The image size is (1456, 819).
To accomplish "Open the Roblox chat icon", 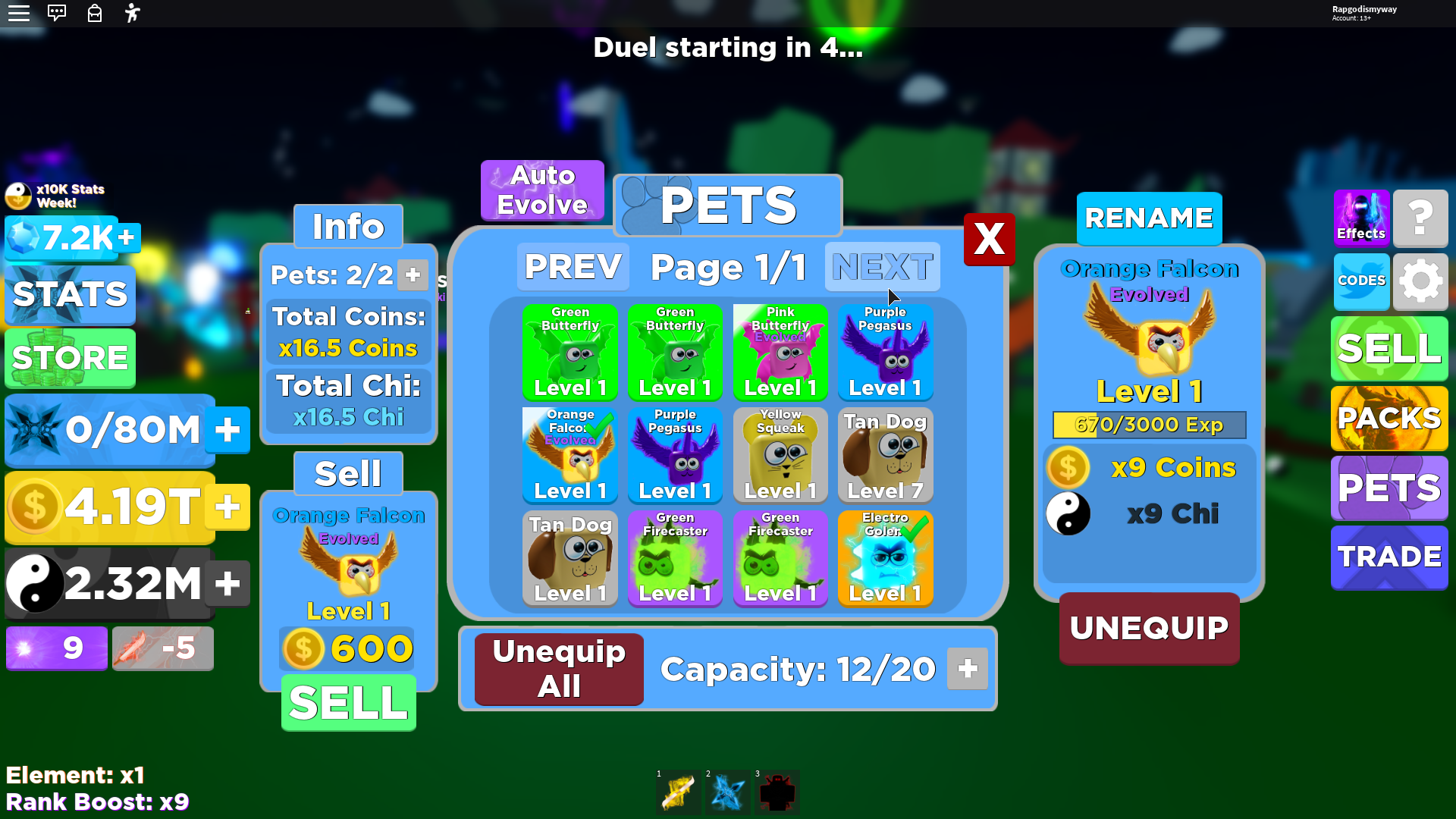I will point(57,13).
